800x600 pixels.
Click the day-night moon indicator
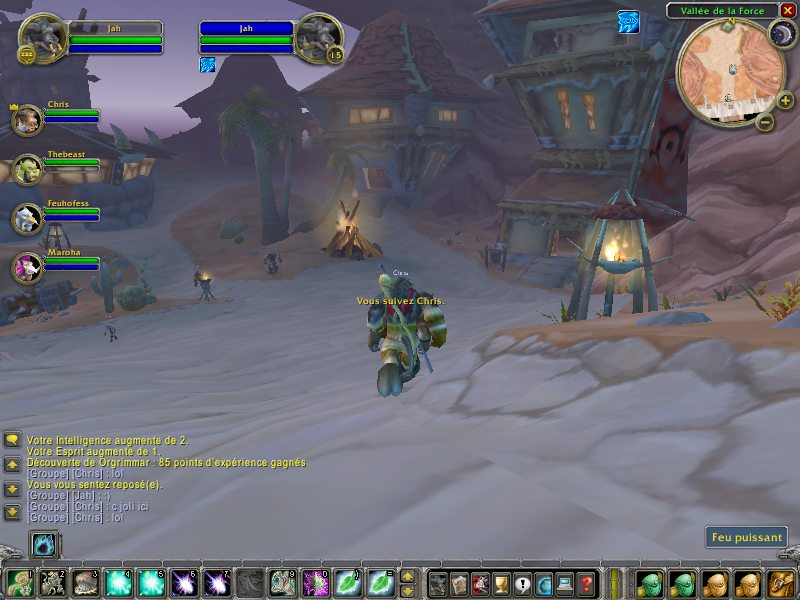pyautogui.click(x=780, y=35)
